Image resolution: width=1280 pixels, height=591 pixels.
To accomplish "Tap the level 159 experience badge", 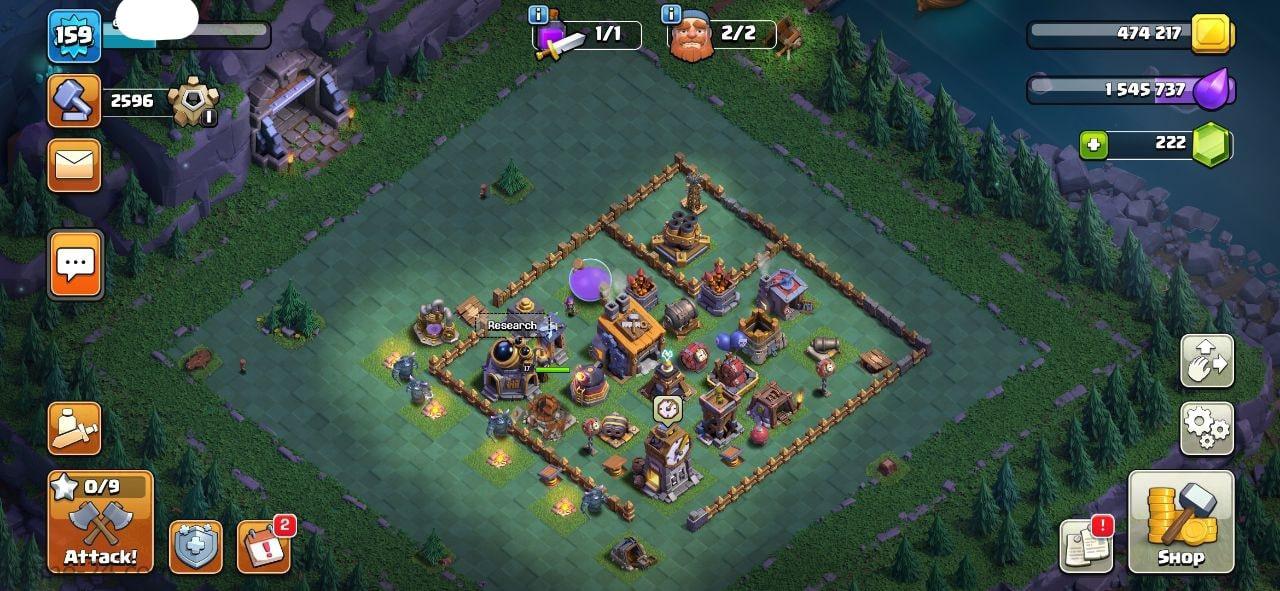I will pyautogui.click(x=74, y=36).
